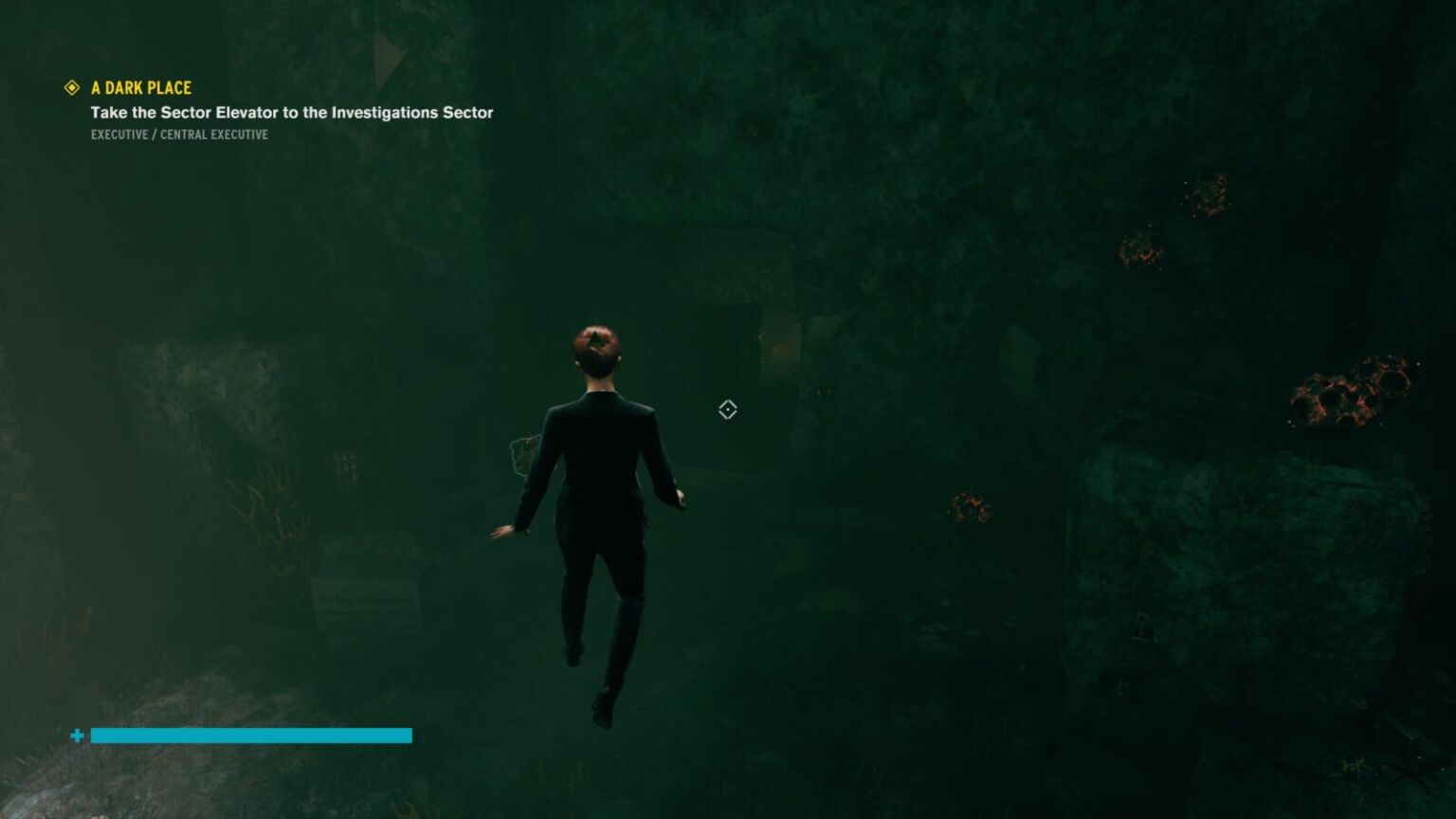This screenshot has height=819, width=1456.
Task: Select the A DARK PLACE mission title
Action: (140, 87)
